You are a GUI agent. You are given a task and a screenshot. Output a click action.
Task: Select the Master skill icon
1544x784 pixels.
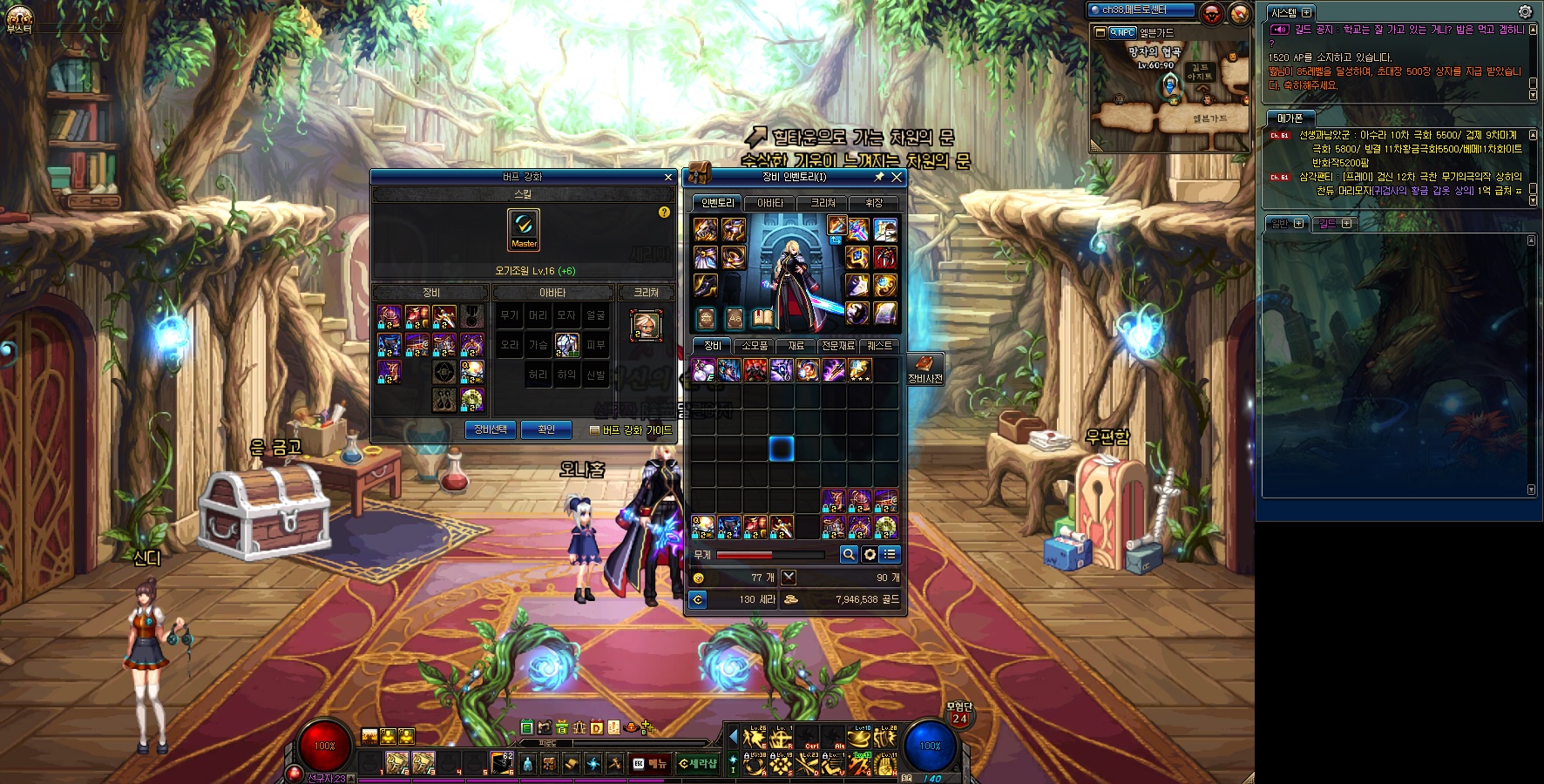click(x=524, y=230)
